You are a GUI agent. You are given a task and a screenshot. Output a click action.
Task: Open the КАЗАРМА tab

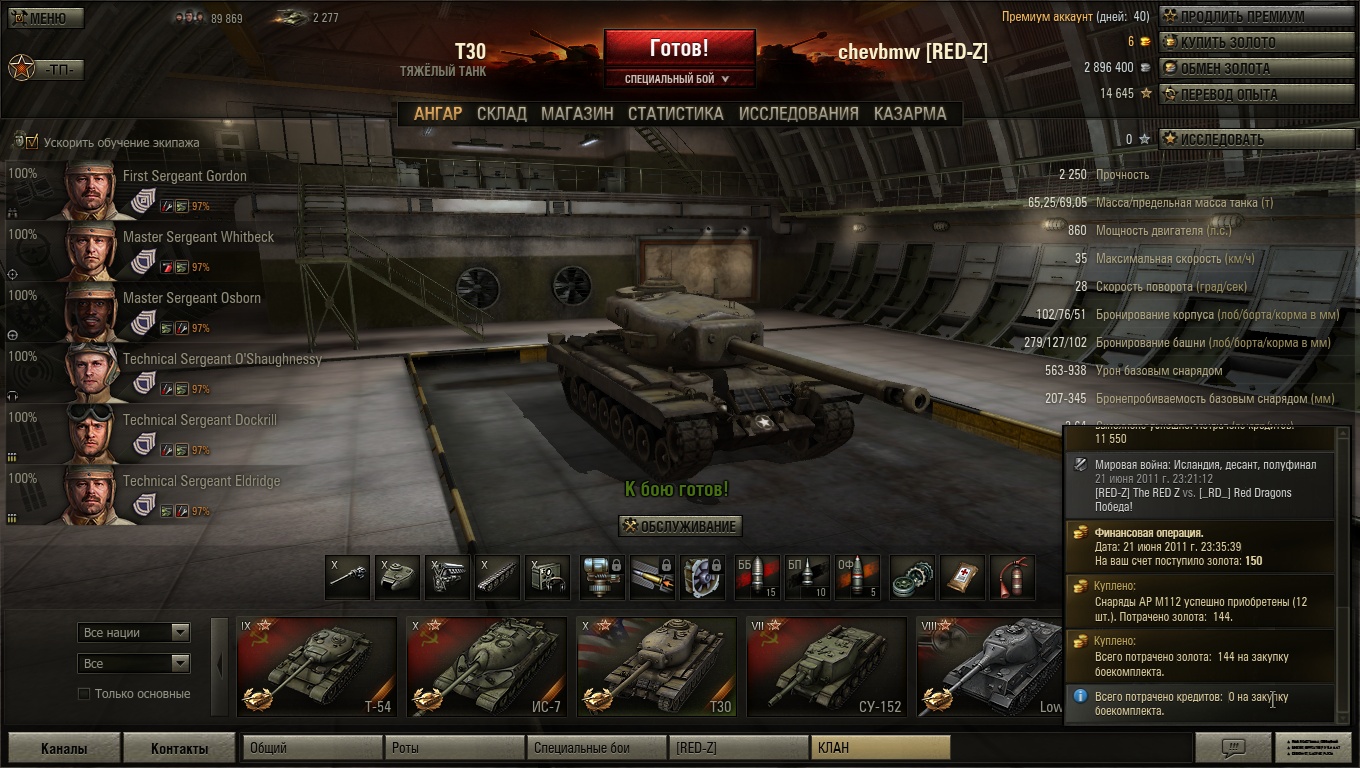click(x=909, y=113)
